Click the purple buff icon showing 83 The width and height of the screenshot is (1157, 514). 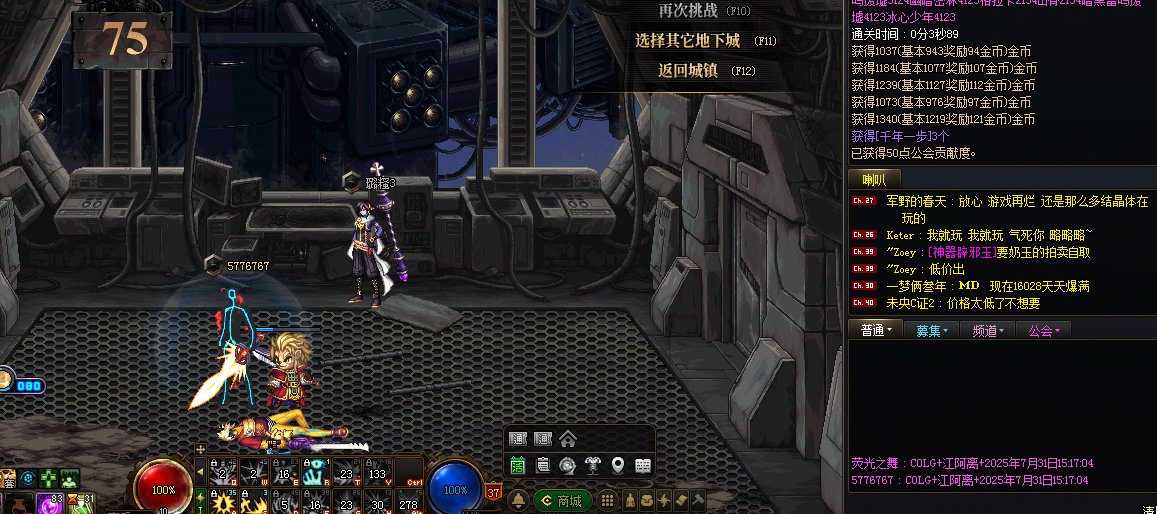point(50,503)
